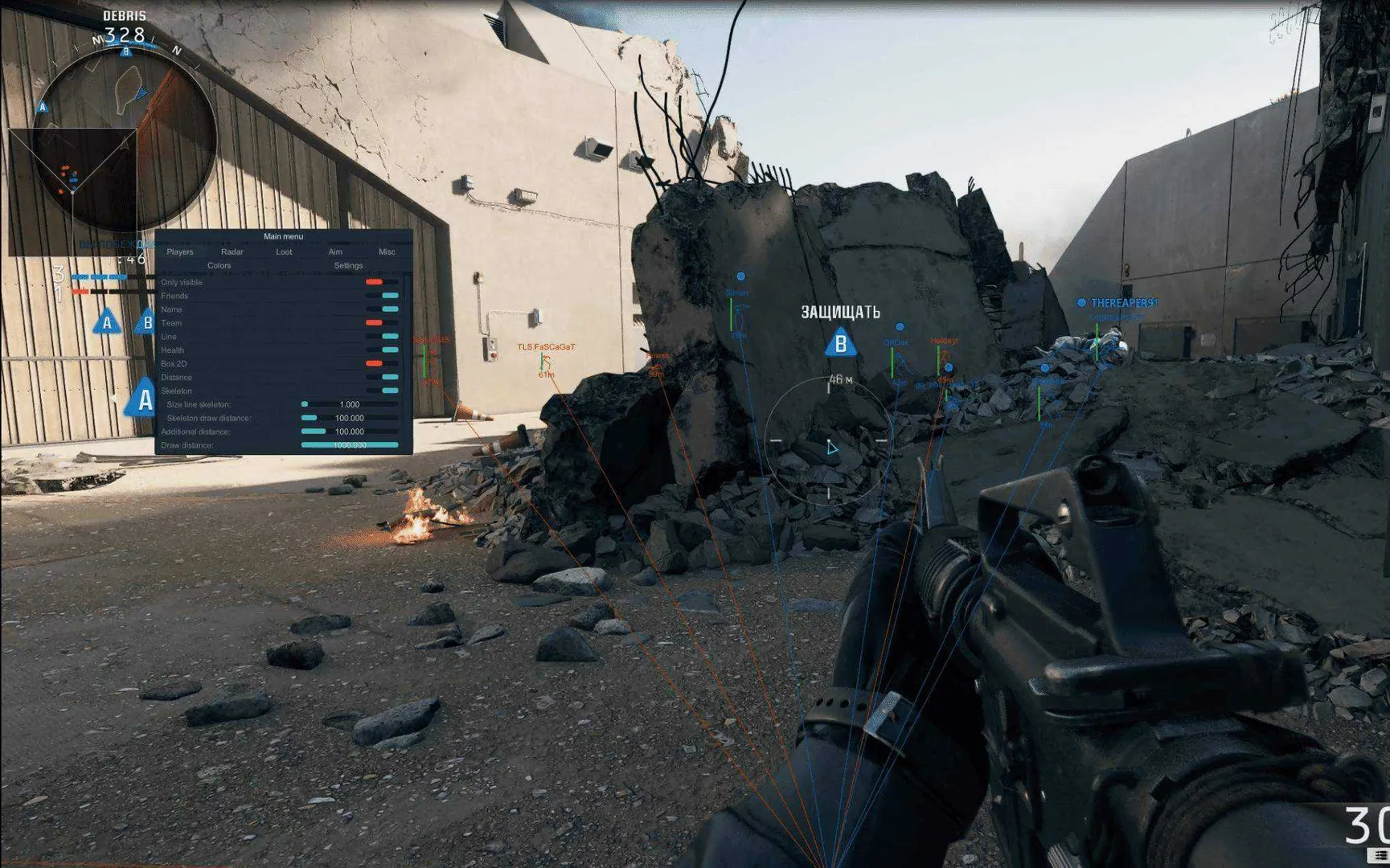The image size is (1390, 868).
Task: Click THEREAPER91's player icon
Action: point(1084,304)
